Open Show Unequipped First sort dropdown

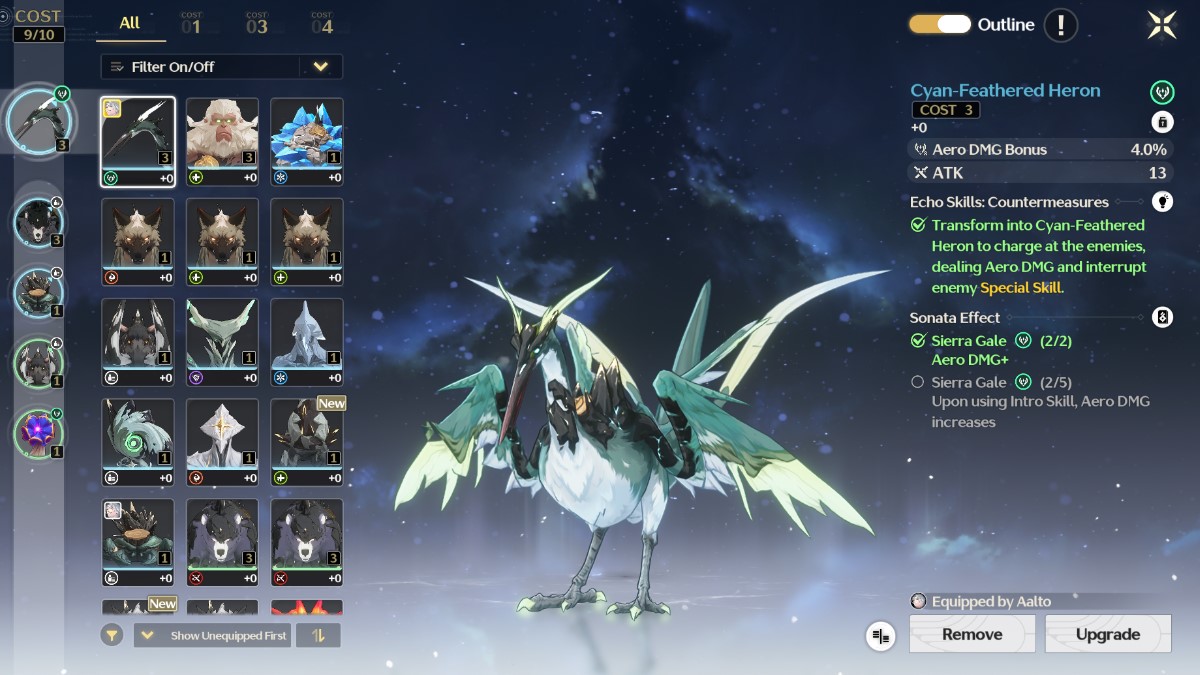212,635
